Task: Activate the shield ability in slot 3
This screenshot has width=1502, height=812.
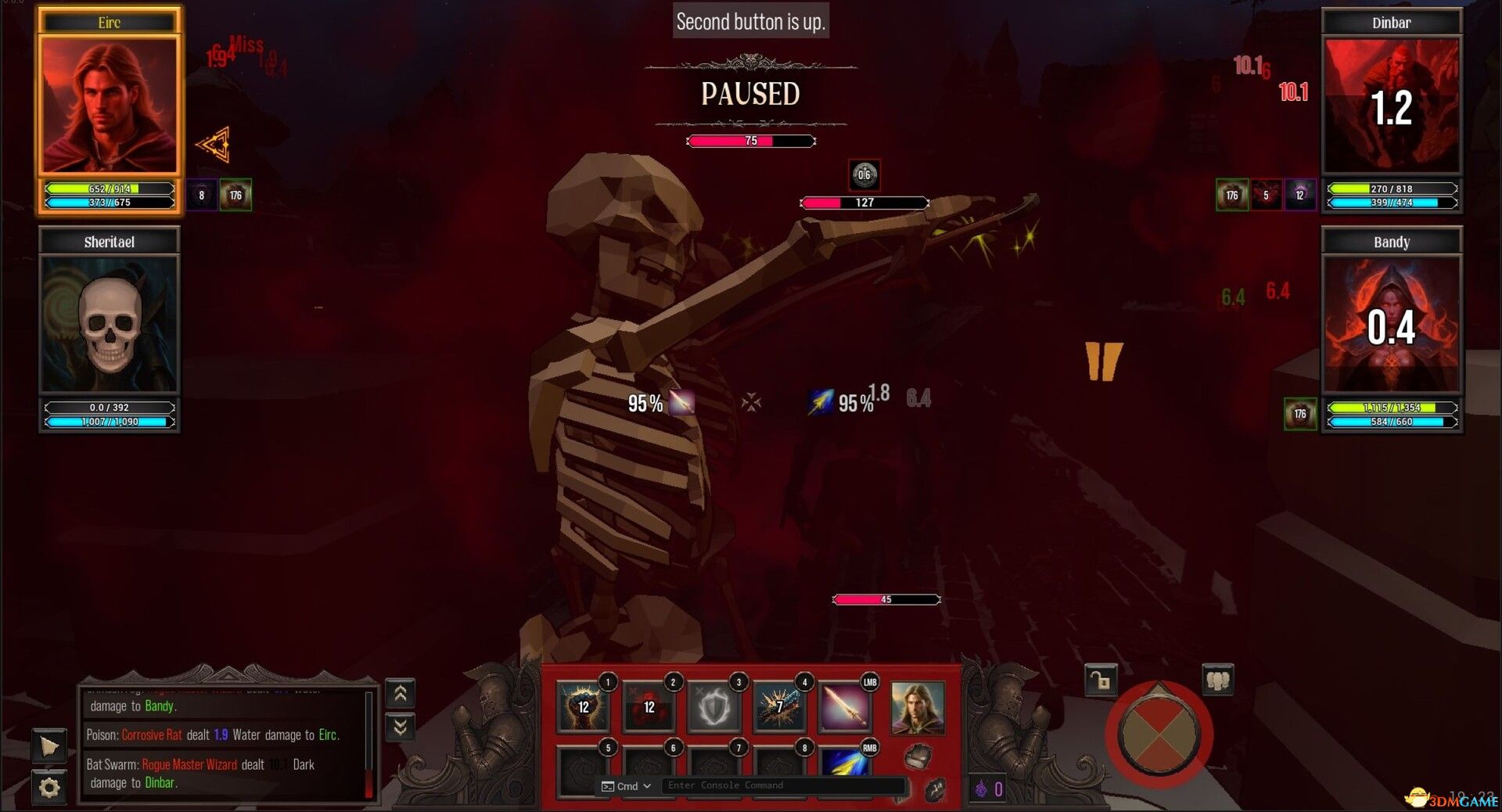Action: coord(714,708)
